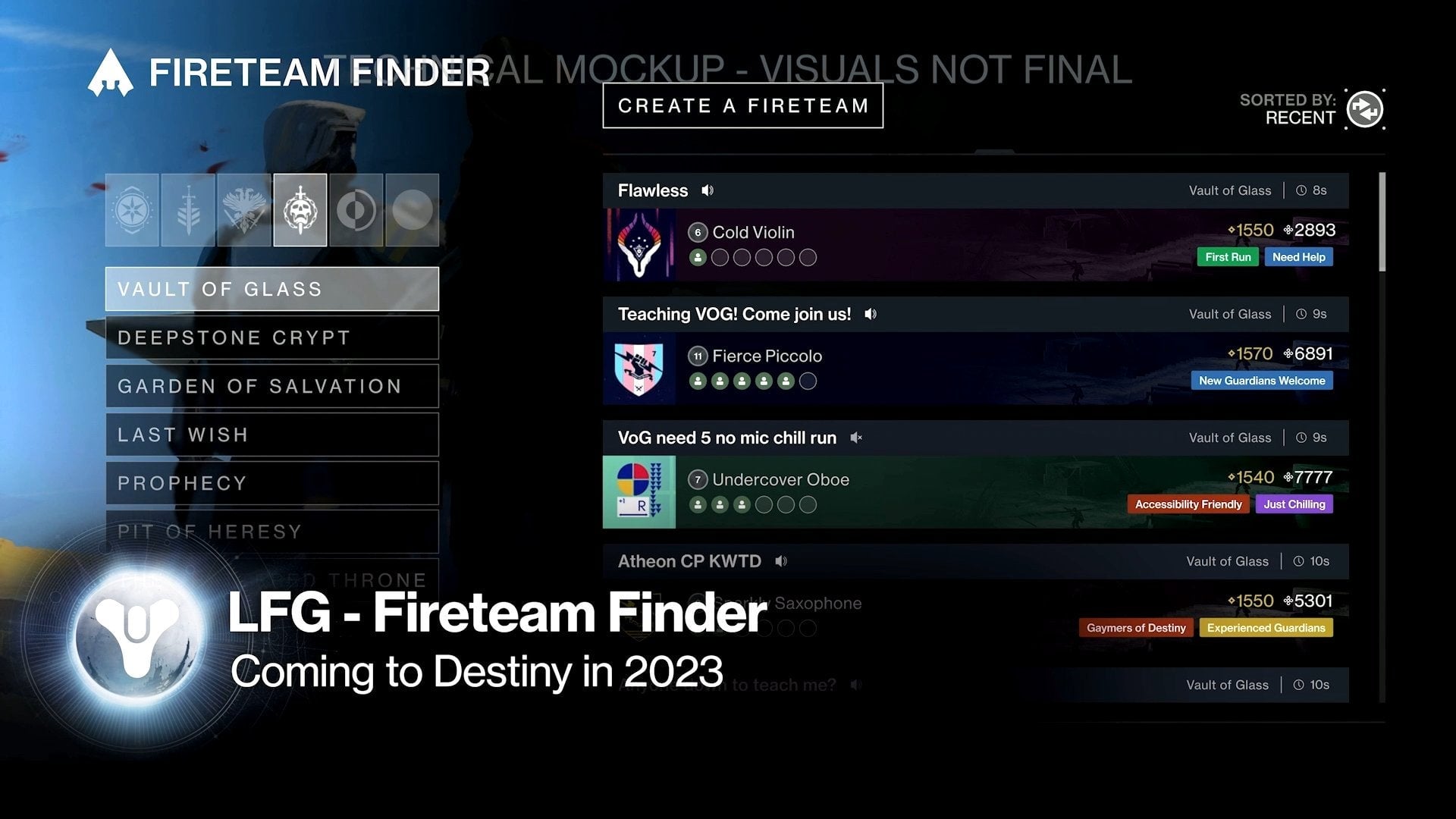
Task: Click Cold Violin's fireteam emblem thumbnail
Action: pyautogui.click(x=641, y=244)
